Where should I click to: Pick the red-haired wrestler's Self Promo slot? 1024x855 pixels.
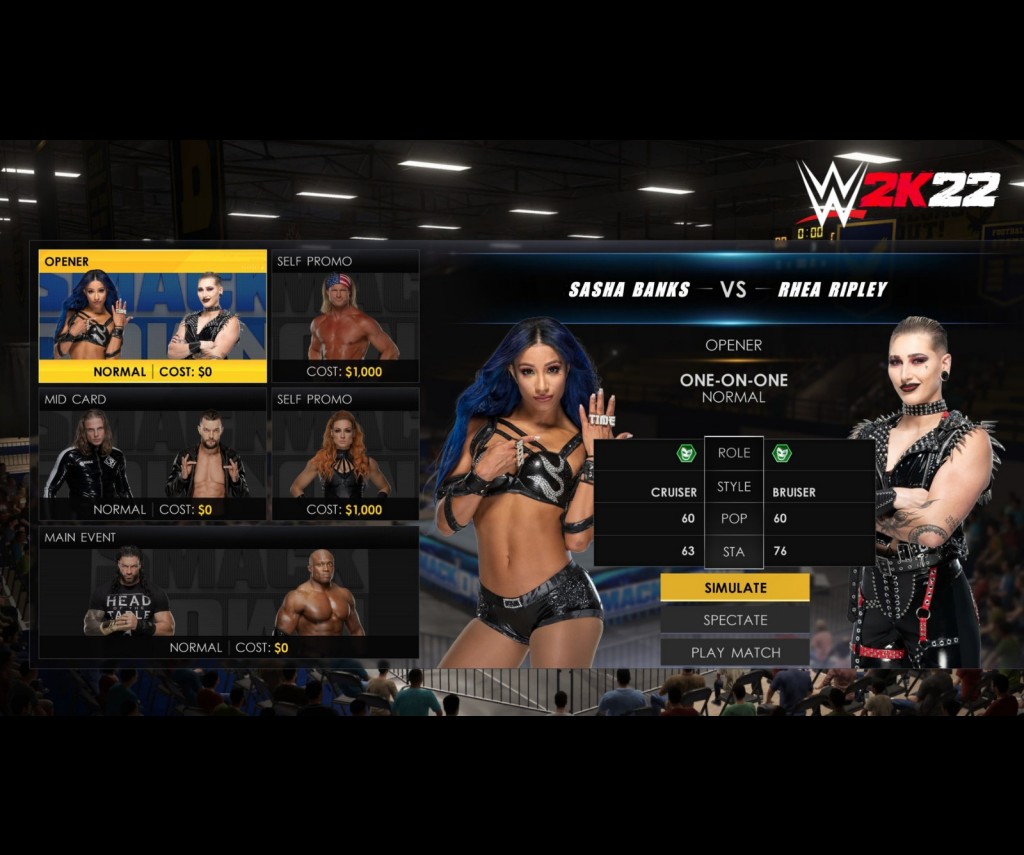tap(345, 454)
